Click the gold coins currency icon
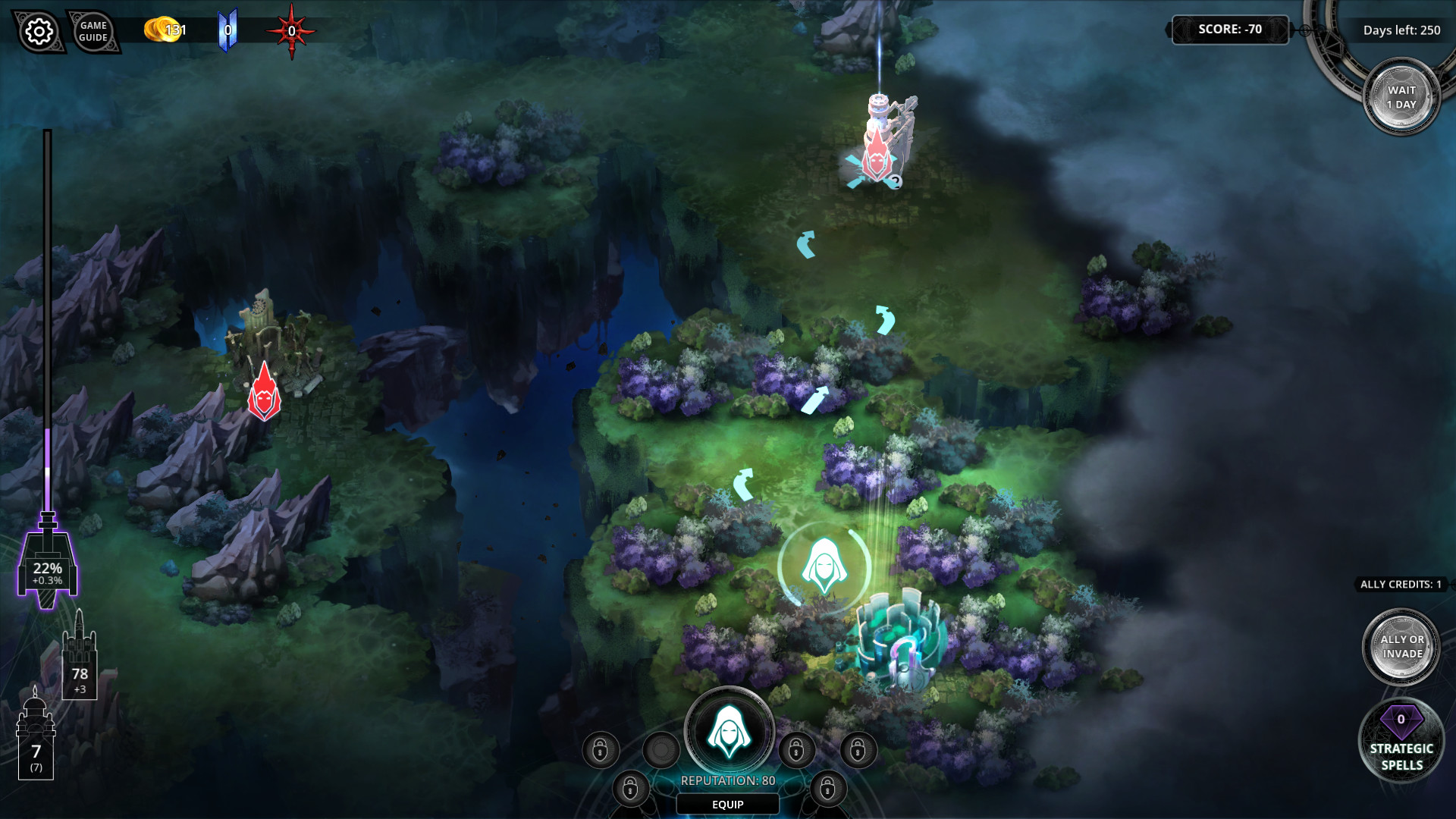The width and height of the screenshot is (1456, 819). (157, 30)
